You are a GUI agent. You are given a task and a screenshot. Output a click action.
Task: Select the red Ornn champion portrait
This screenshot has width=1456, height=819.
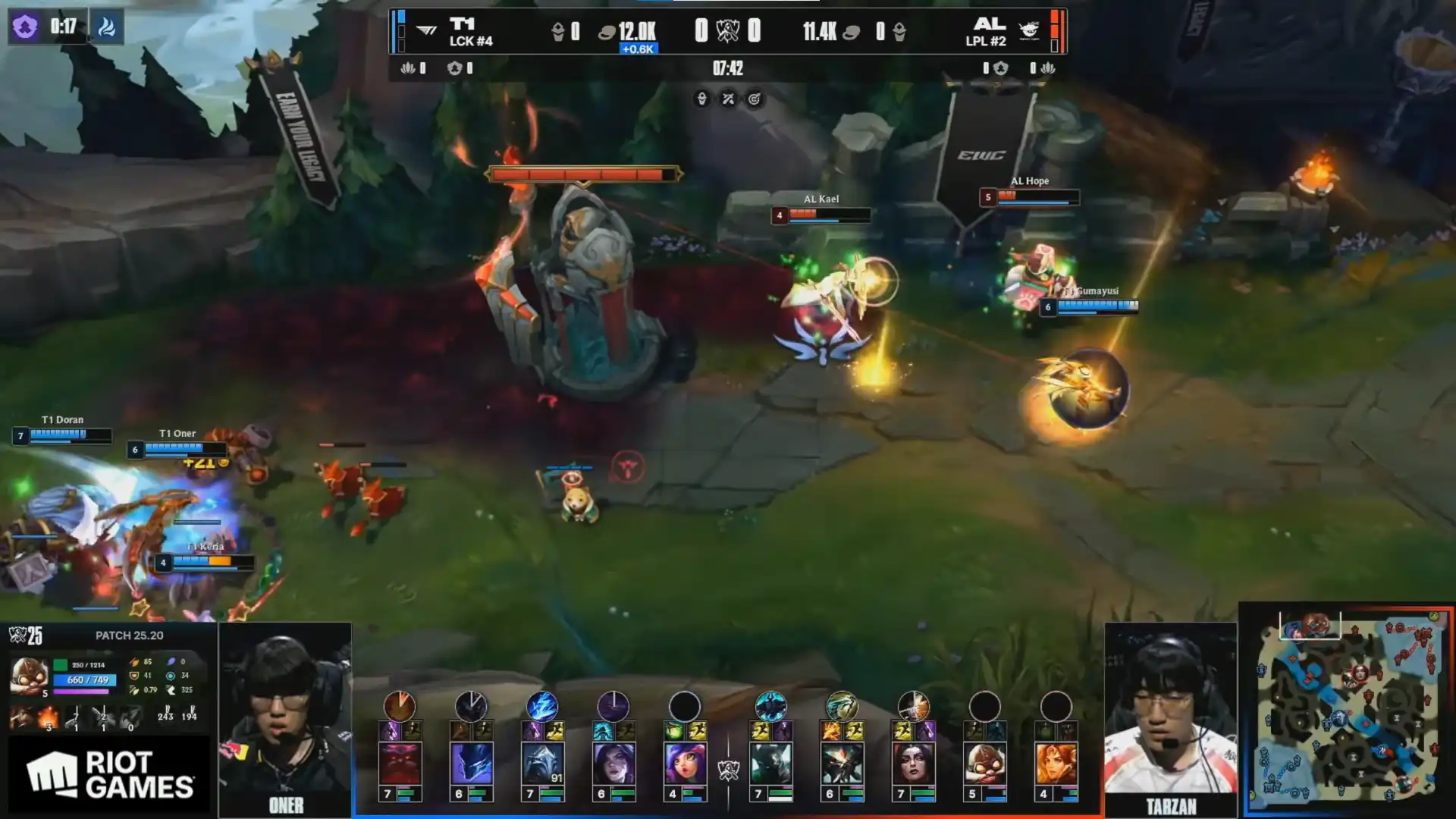pos(400,763)
